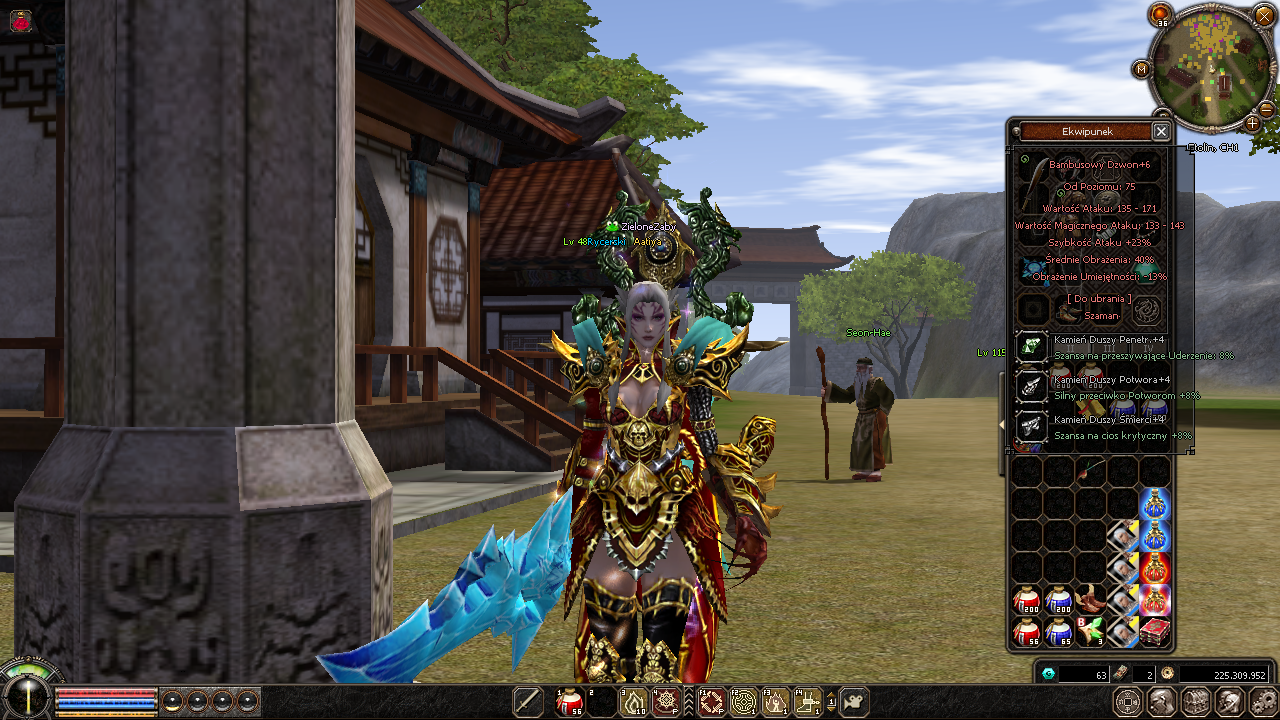1280x720 pixels.
Task: Select the red potion stack of 200
Action: pyautogui.click(x=1027, y=600)
